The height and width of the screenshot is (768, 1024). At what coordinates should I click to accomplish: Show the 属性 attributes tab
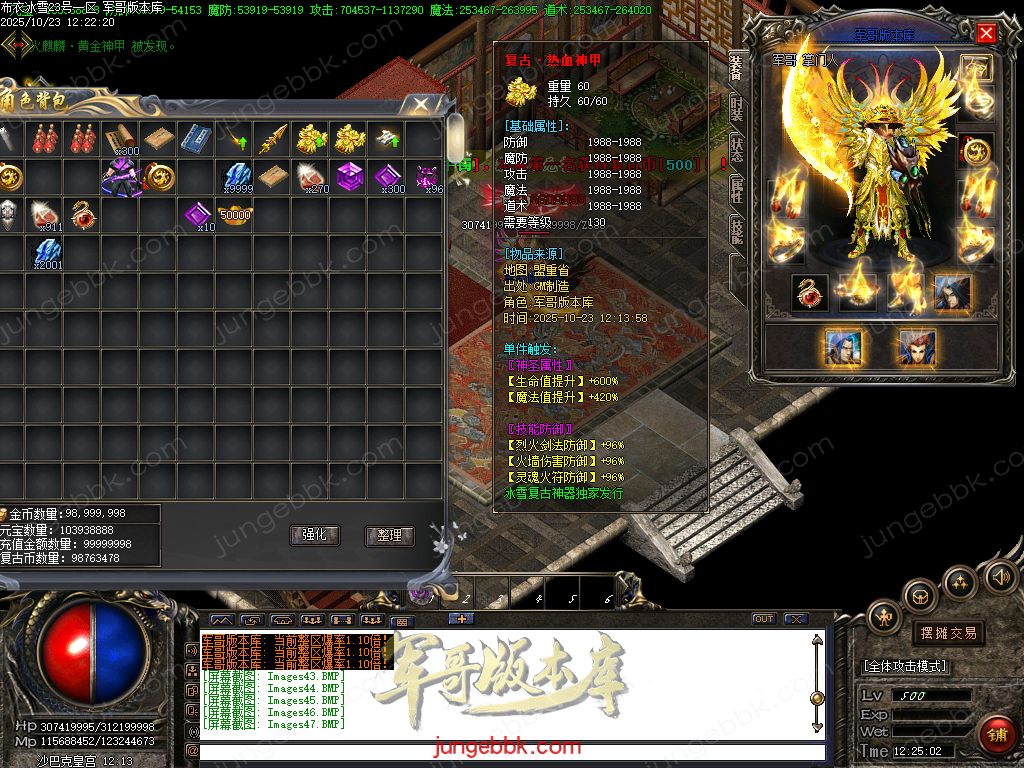pyautogui.click(x=737, y=189)
